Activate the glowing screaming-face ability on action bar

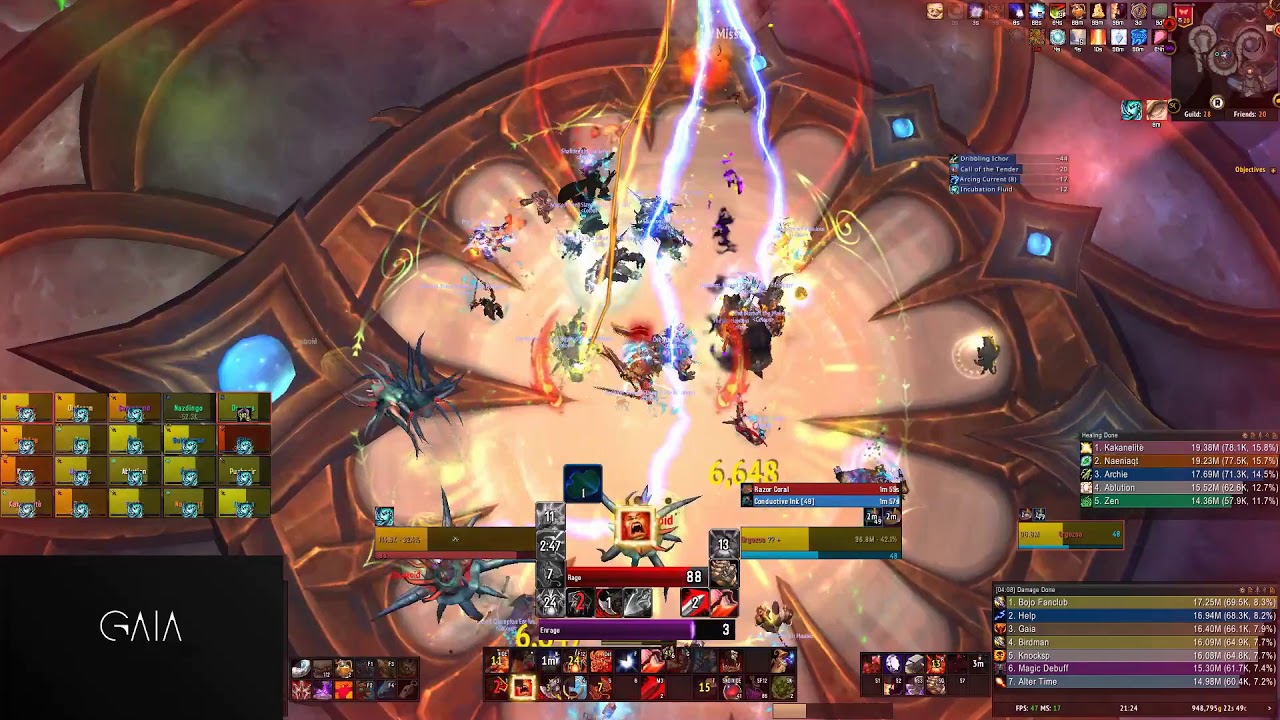(635, 526)
